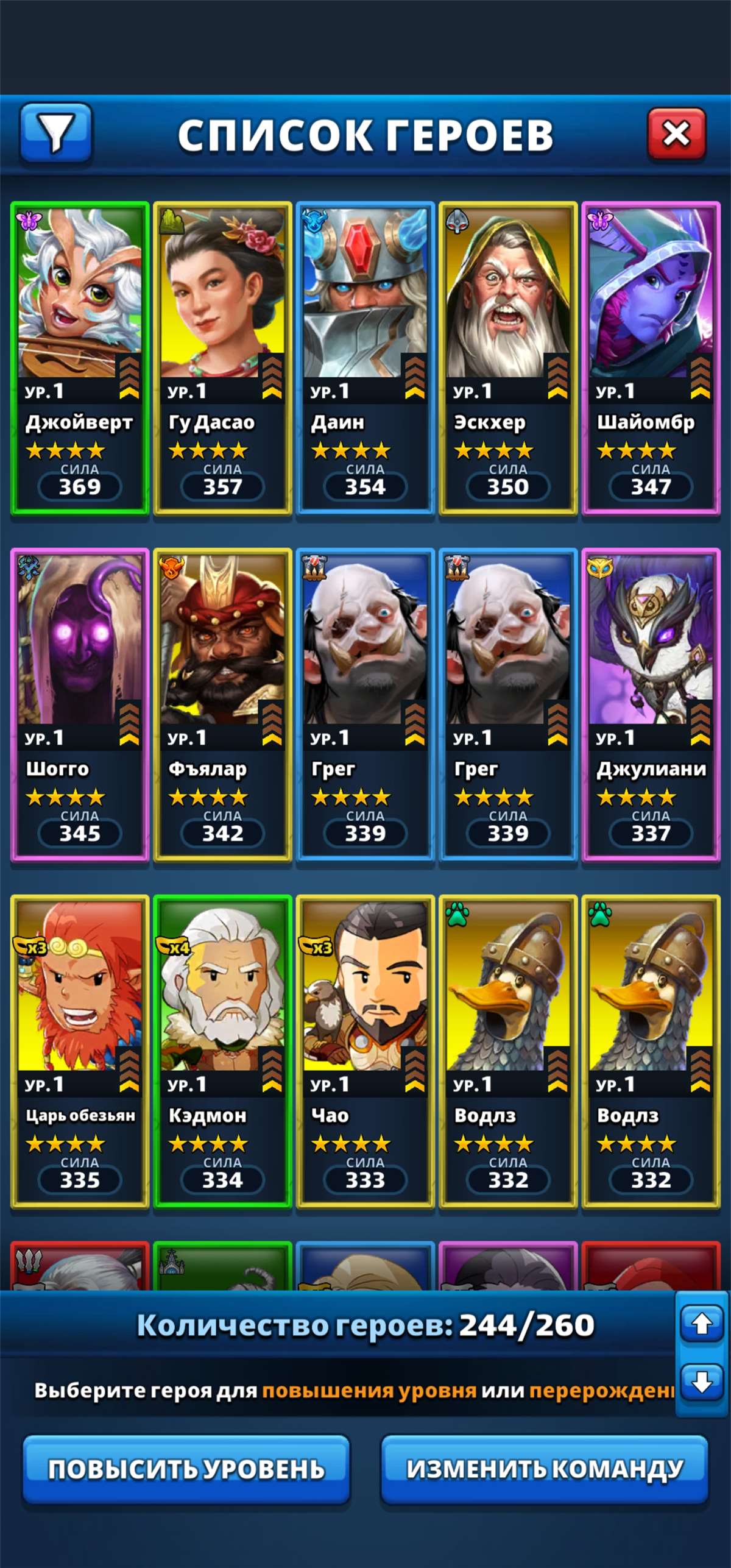Pick the hero Даин
Image resolution: width=731 pixels, height=1568 pixels.
[365, 358]
